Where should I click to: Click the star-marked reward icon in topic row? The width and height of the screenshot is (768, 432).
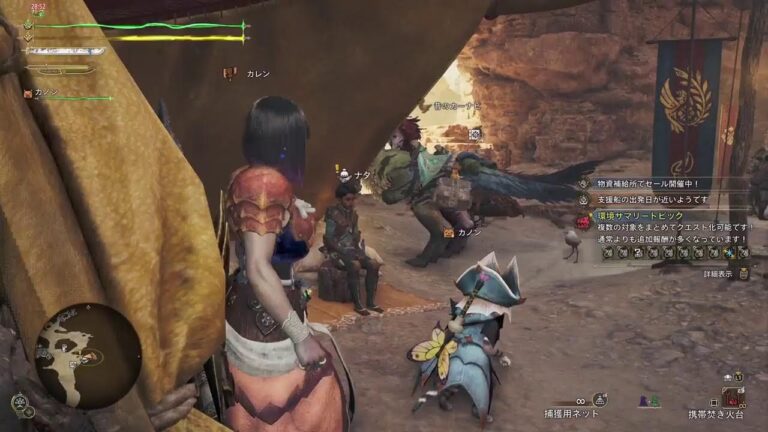[728, 253]
